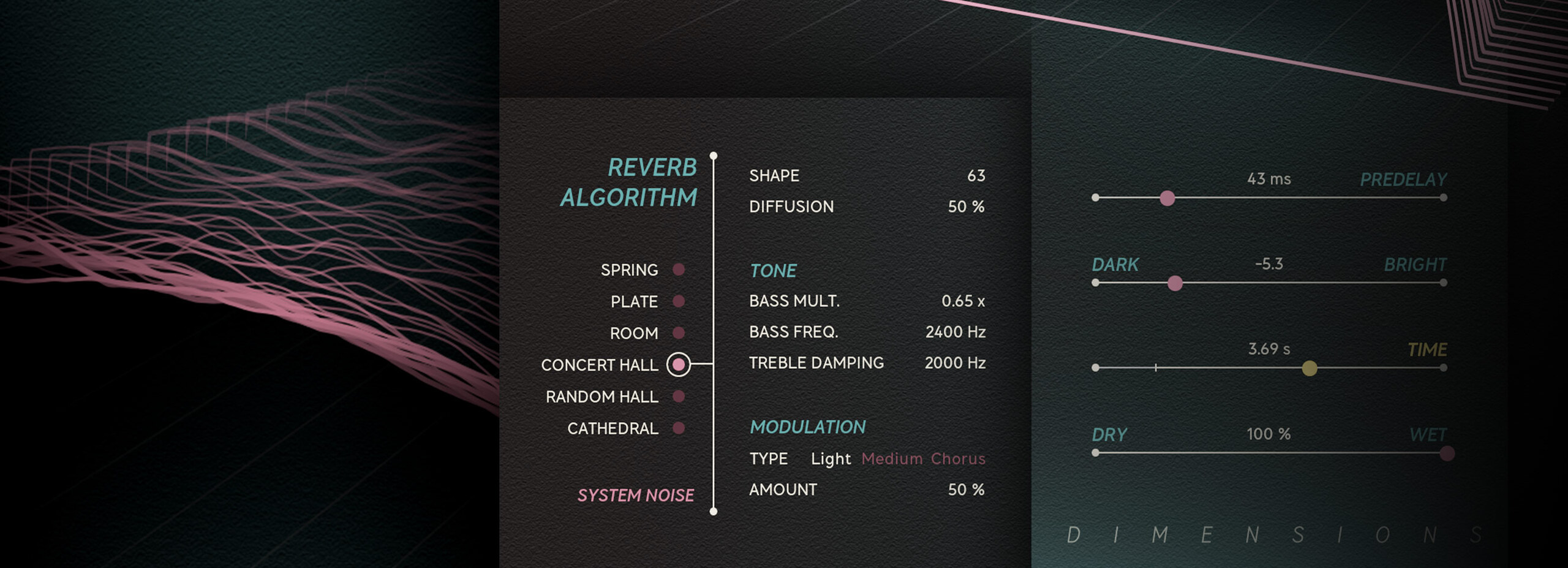
Task: Choose the Cathedral reverb algorithm
Action: (x=678, y=428)
